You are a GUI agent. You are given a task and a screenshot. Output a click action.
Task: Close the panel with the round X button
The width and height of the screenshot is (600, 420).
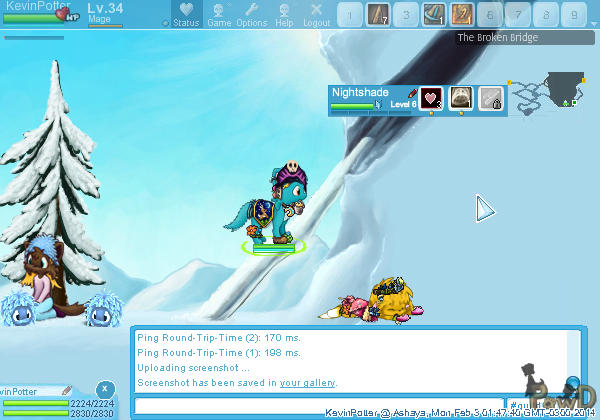(104, 388)
